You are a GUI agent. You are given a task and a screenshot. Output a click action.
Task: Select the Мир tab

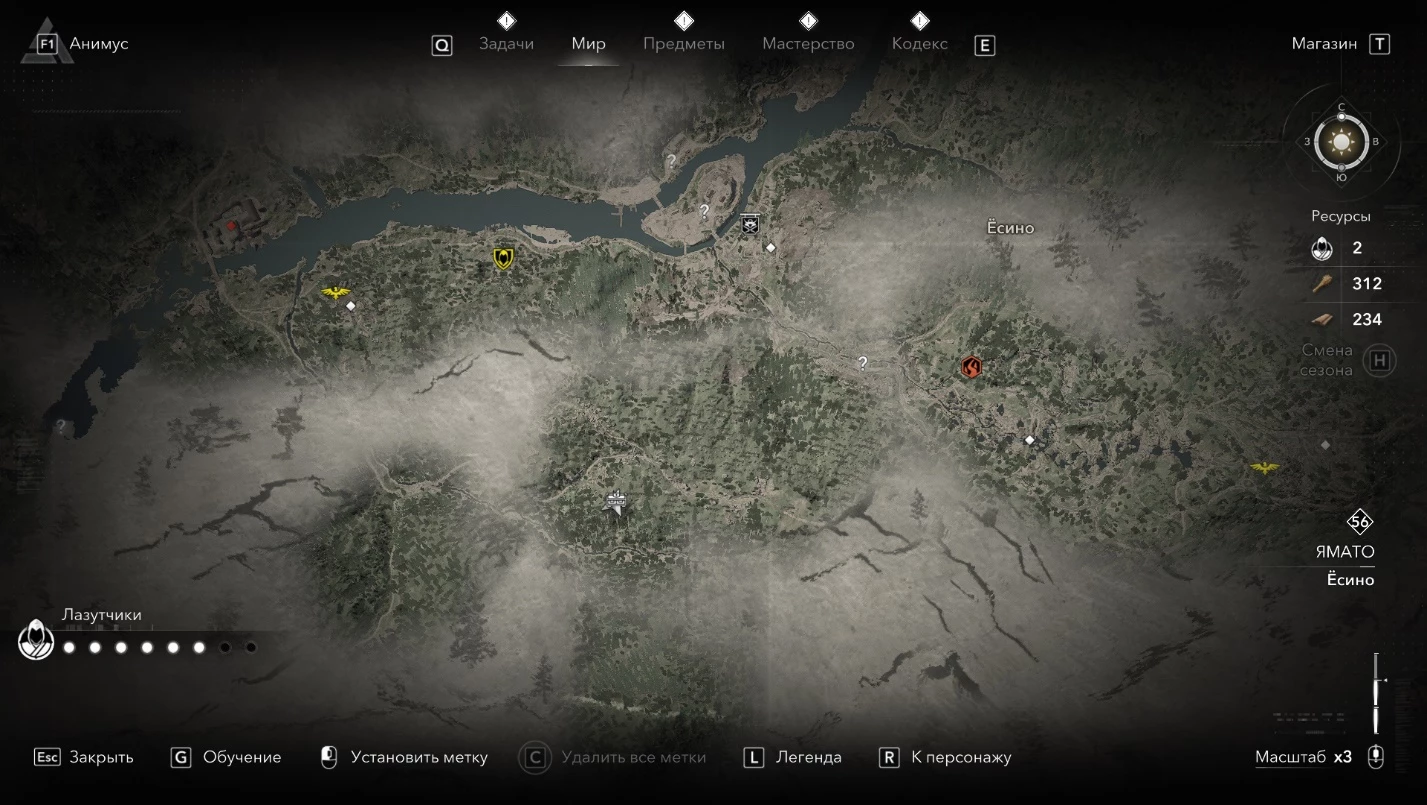point(588,44)
